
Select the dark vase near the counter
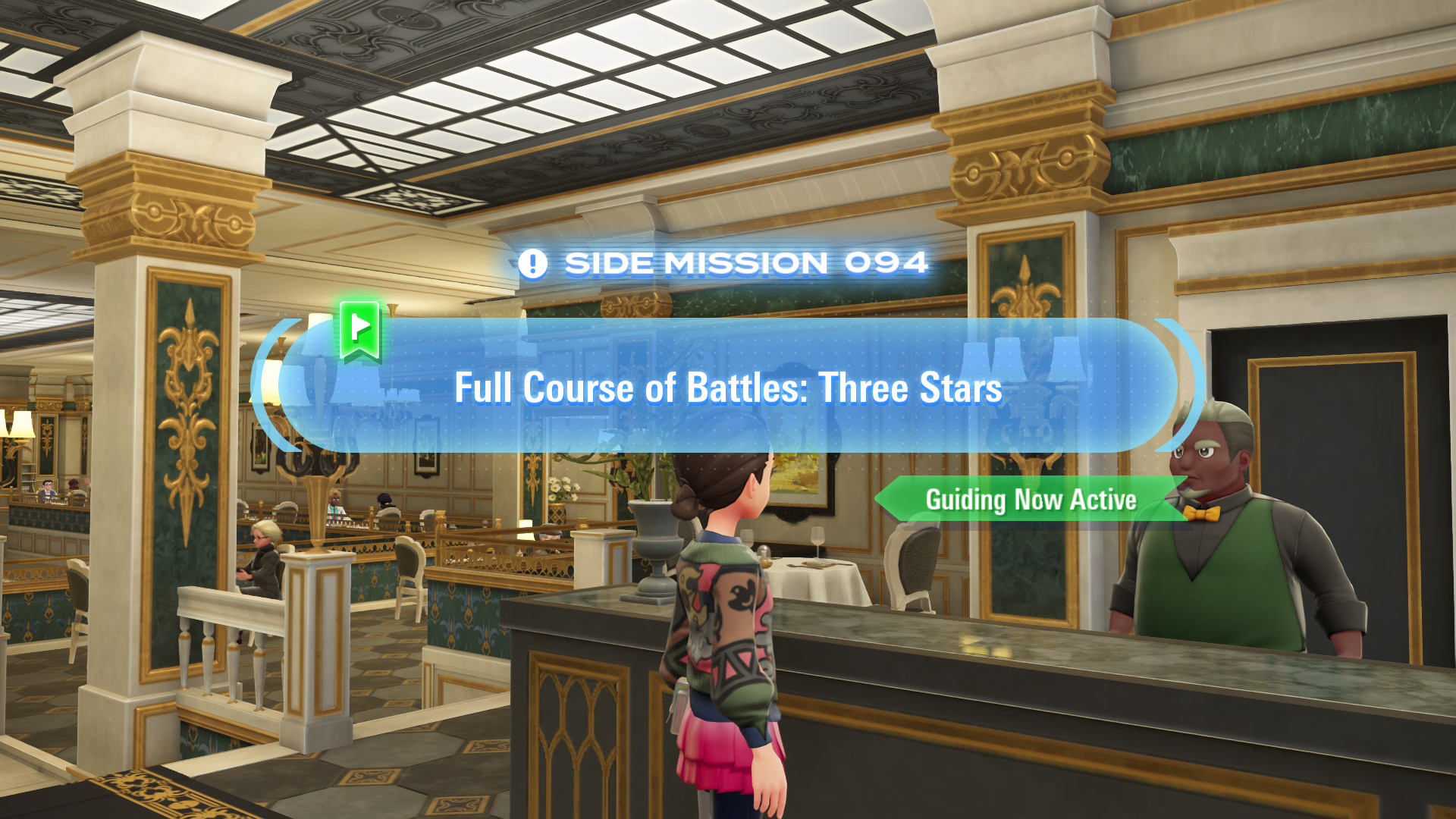point(654,546)
